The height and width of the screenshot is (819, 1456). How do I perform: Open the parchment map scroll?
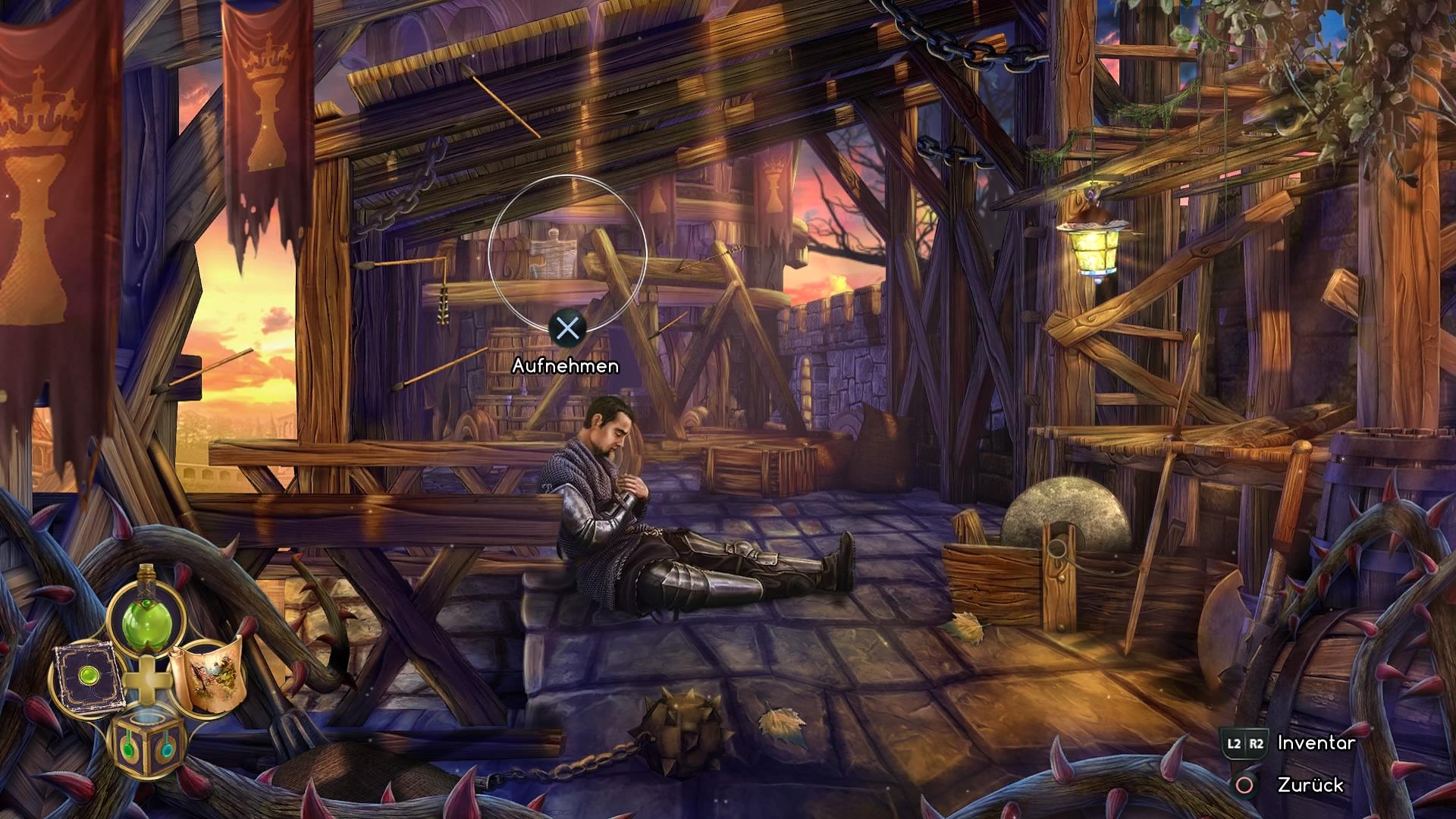[x=206, y=675]
